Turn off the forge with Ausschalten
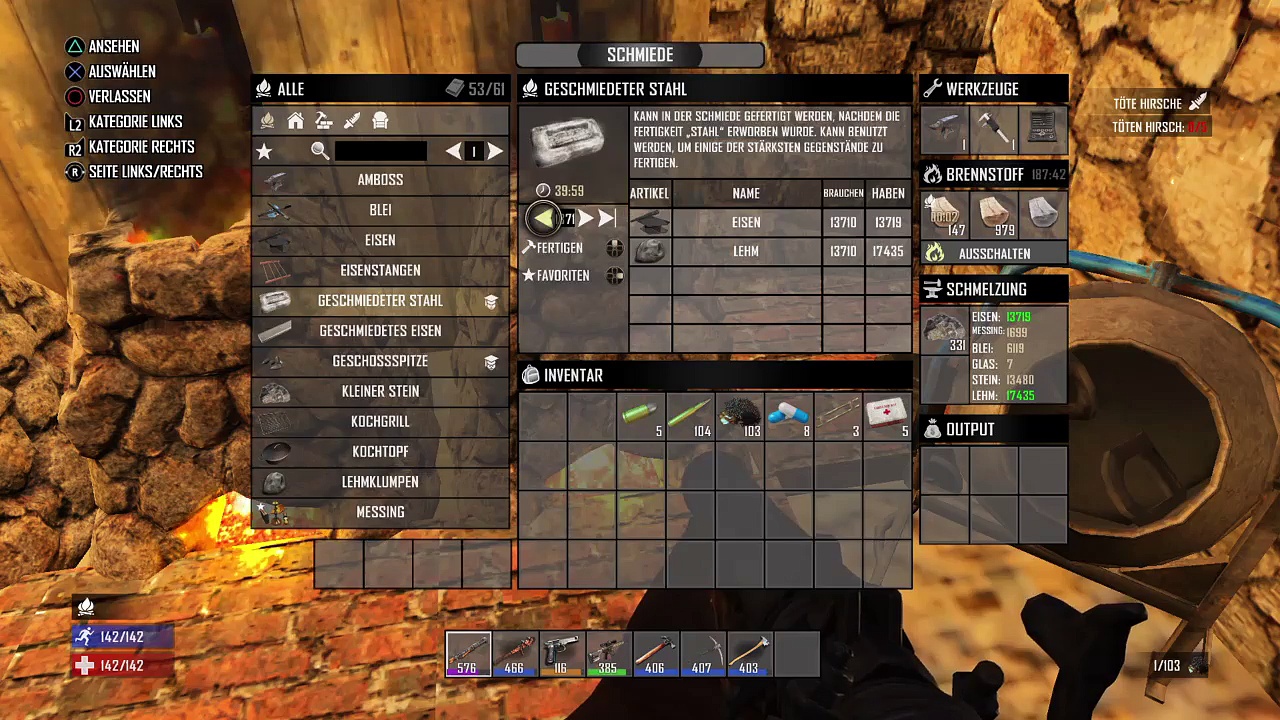Image resolution: width=1280 pixels, height=720 pixels. tap(994, 254)
